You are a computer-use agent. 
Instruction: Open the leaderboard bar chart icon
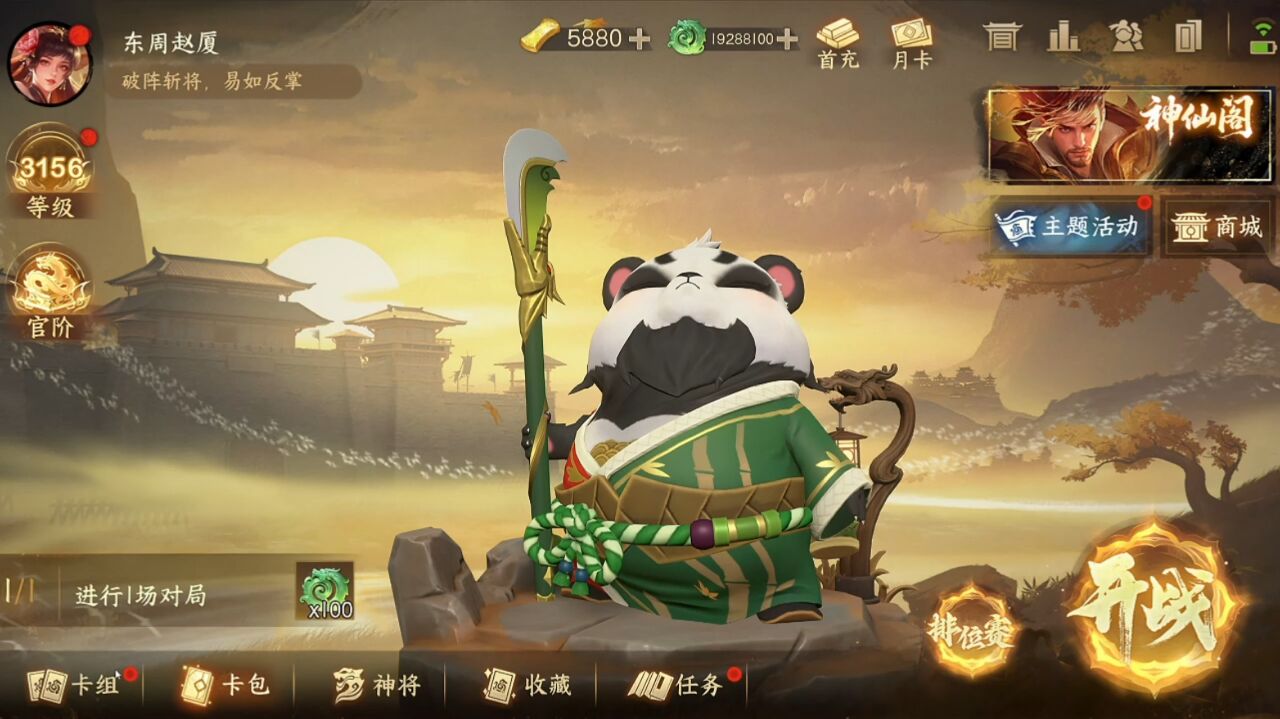[x=1063, y=37]
